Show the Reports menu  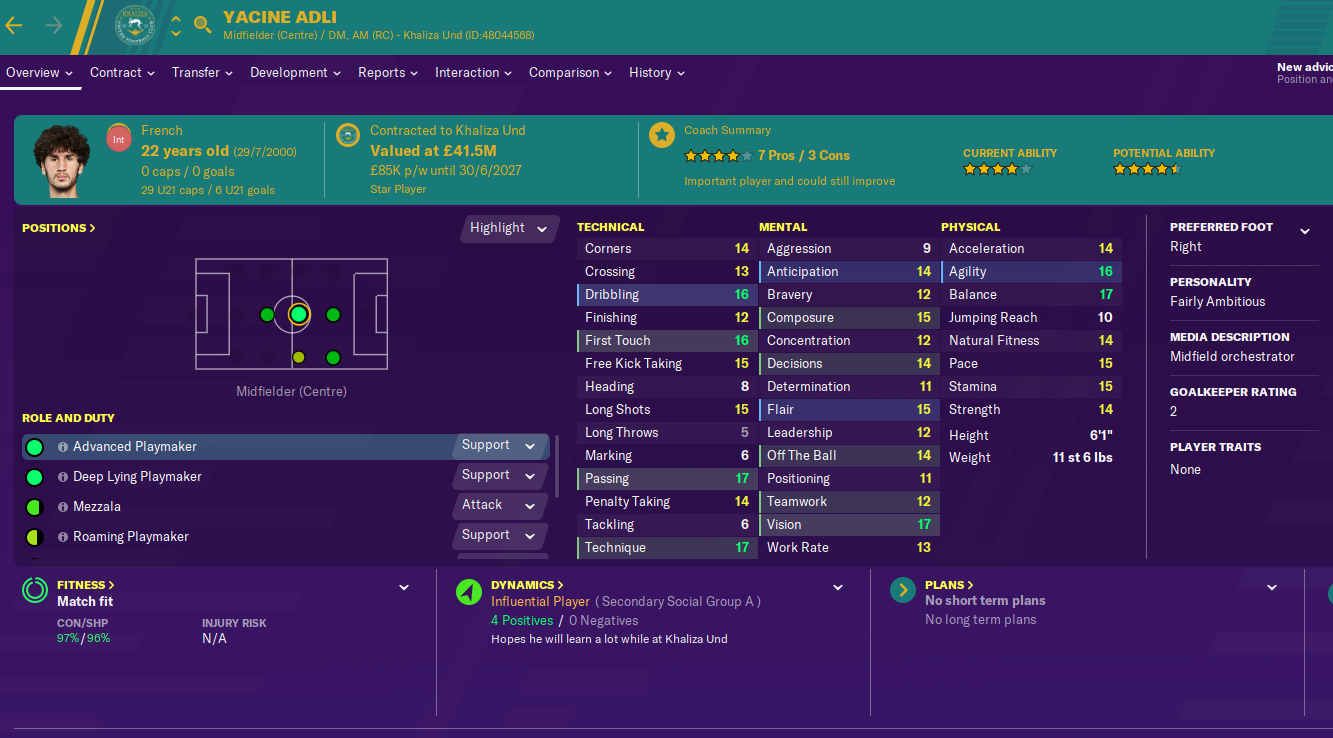[389, 73]
